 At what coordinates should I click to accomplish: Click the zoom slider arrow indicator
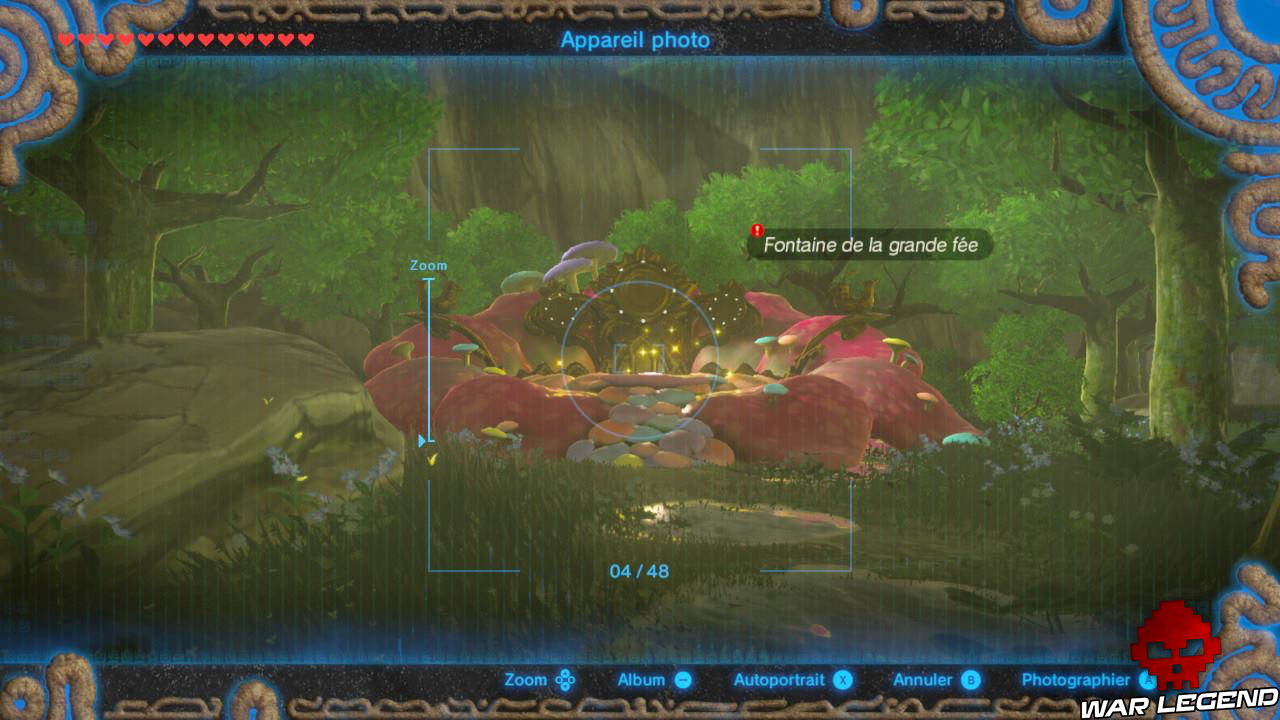tap(421, 438)
